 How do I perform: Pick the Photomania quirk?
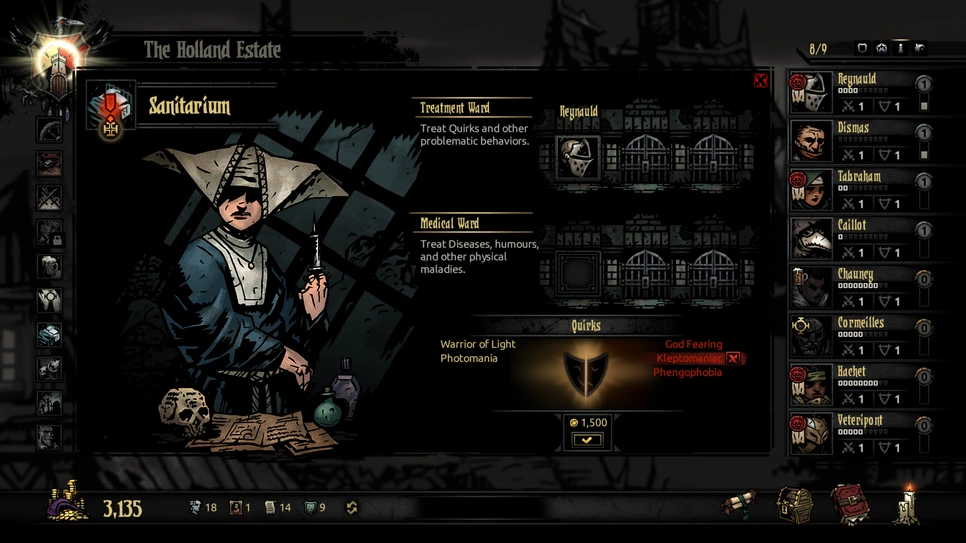coord(469,358)
